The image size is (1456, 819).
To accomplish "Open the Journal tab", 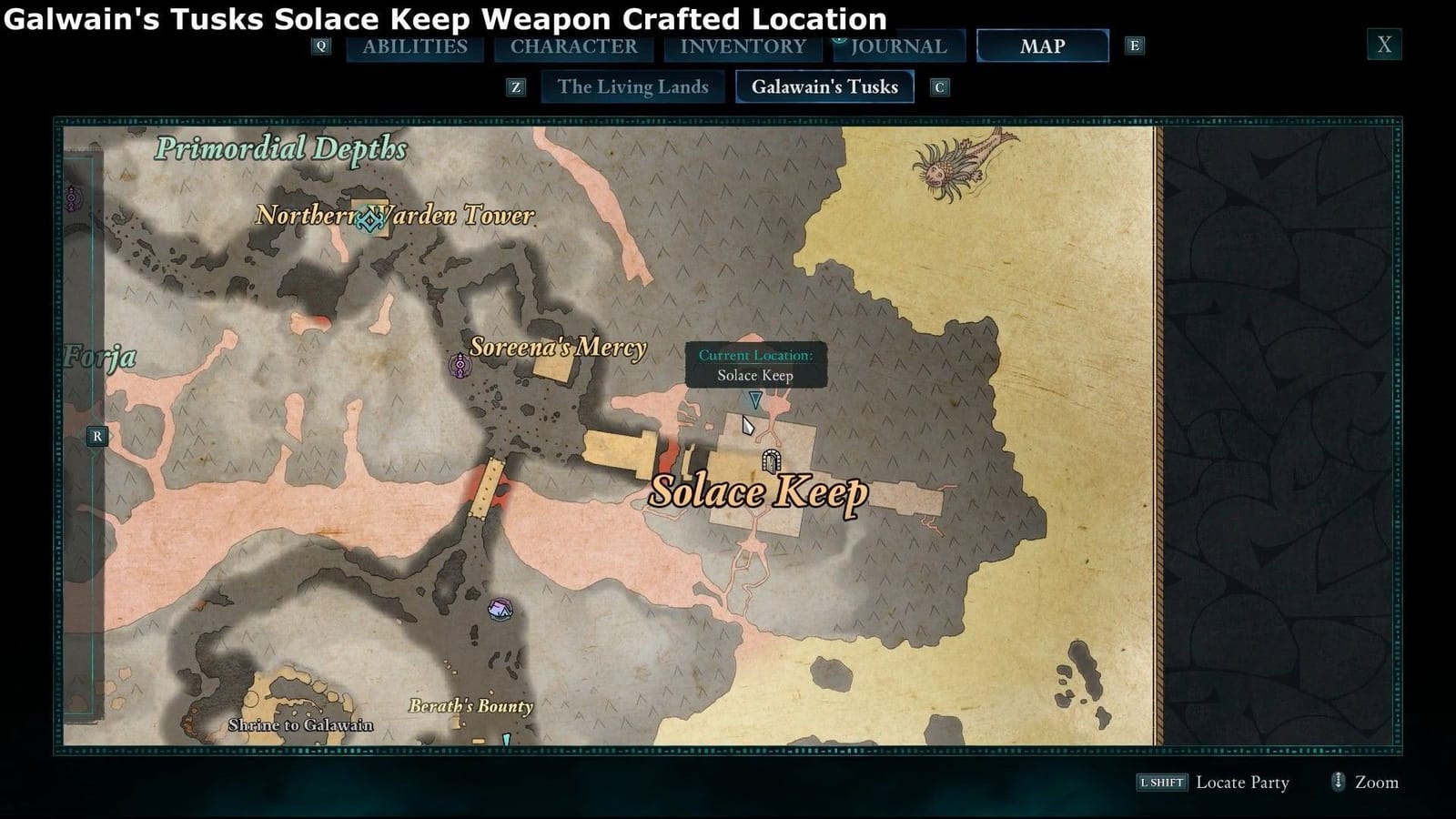I will (x=898, y=45).
